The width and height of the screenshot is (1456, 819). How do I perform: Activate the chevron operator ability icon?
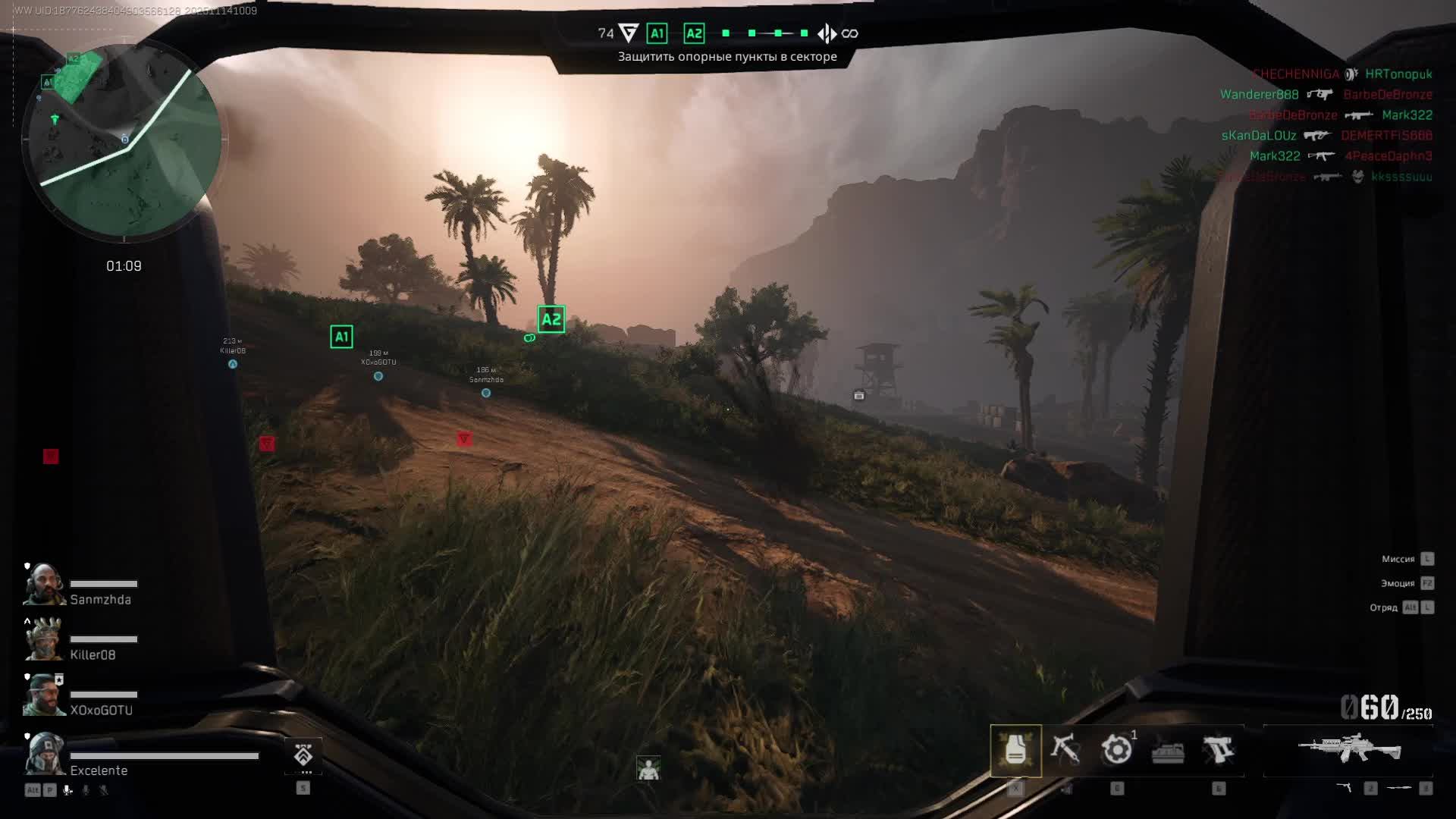(303, 755)
